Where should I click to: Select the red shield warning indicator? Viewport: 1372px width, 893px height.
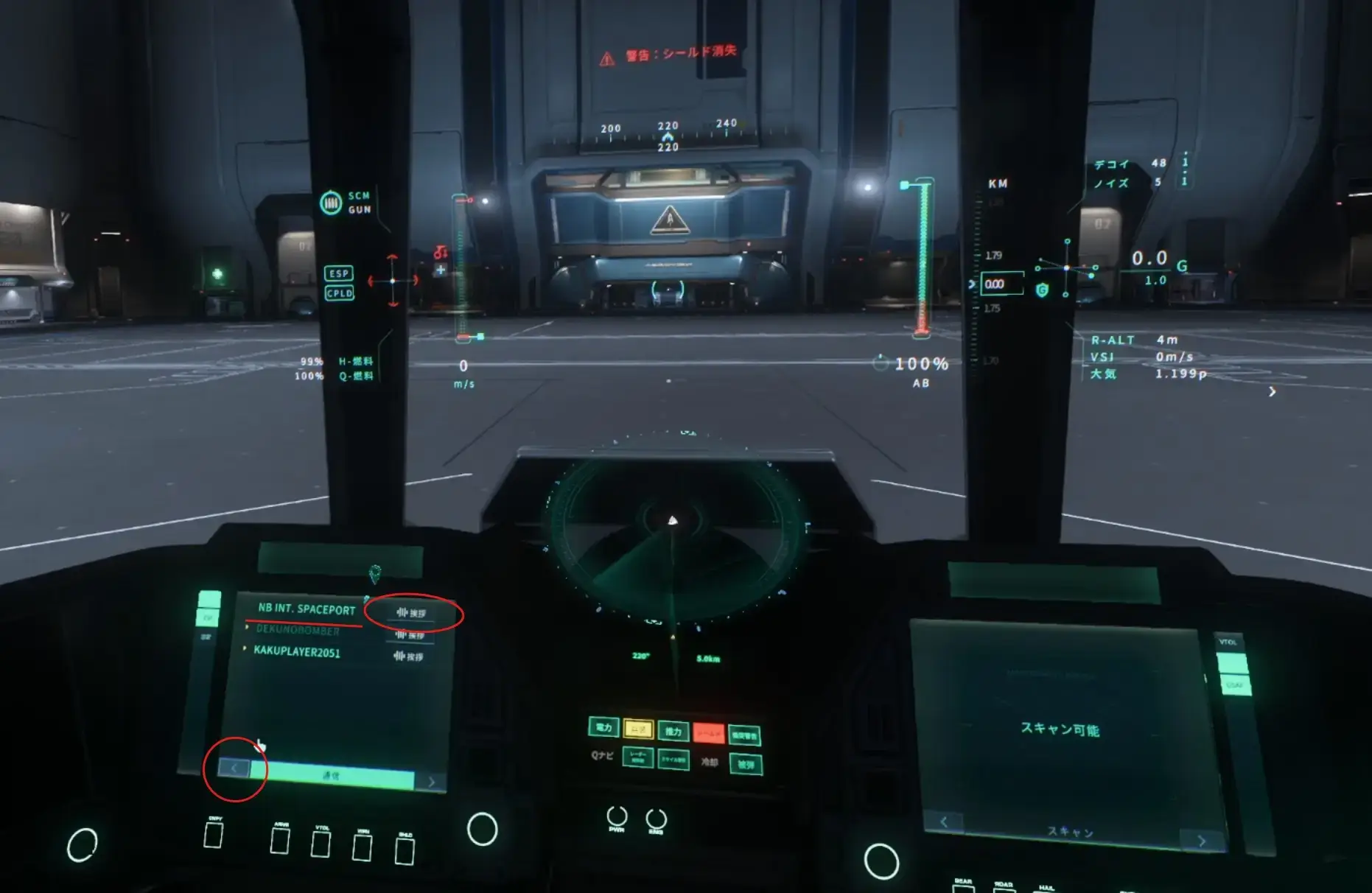(709, 733)
